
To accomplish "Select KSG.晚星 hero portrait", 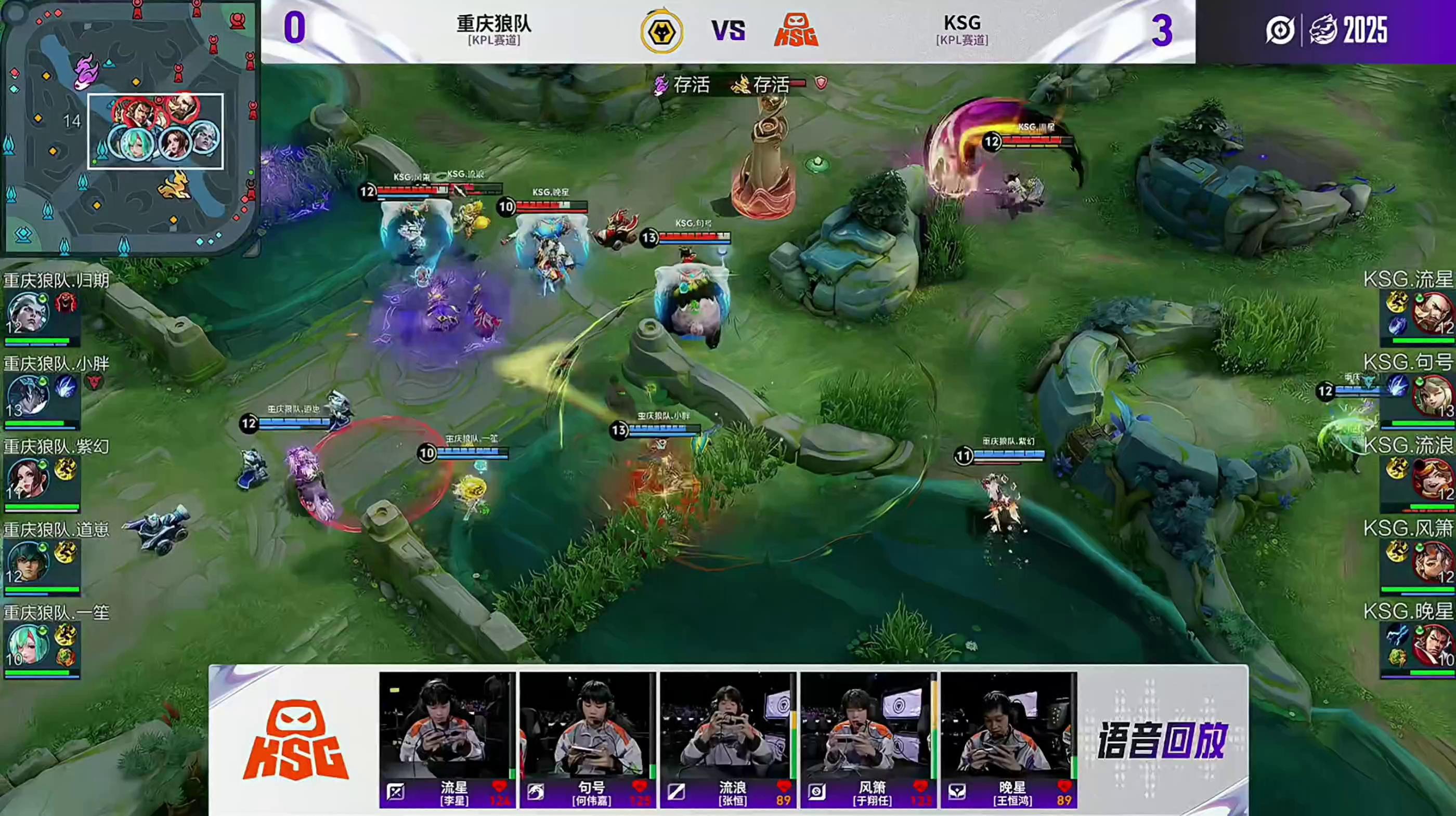I will coord(1432,645).
